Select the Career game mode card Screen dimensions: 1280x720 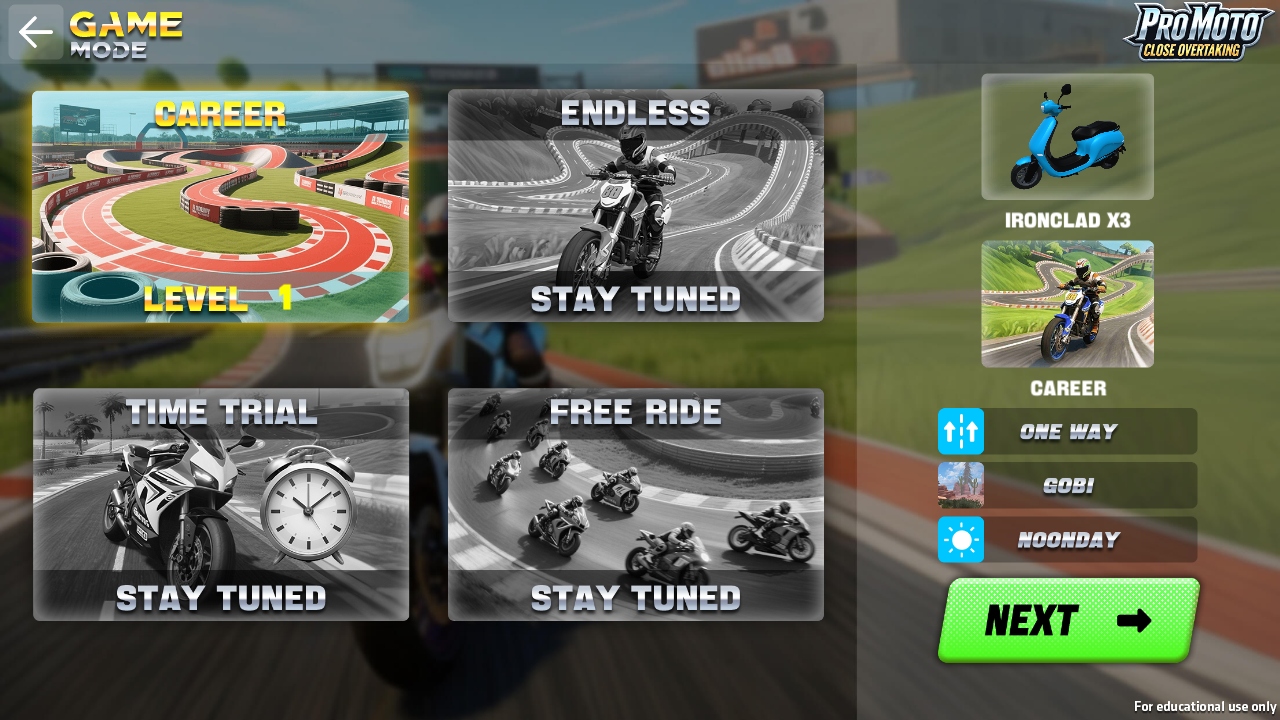click(220, 207)
